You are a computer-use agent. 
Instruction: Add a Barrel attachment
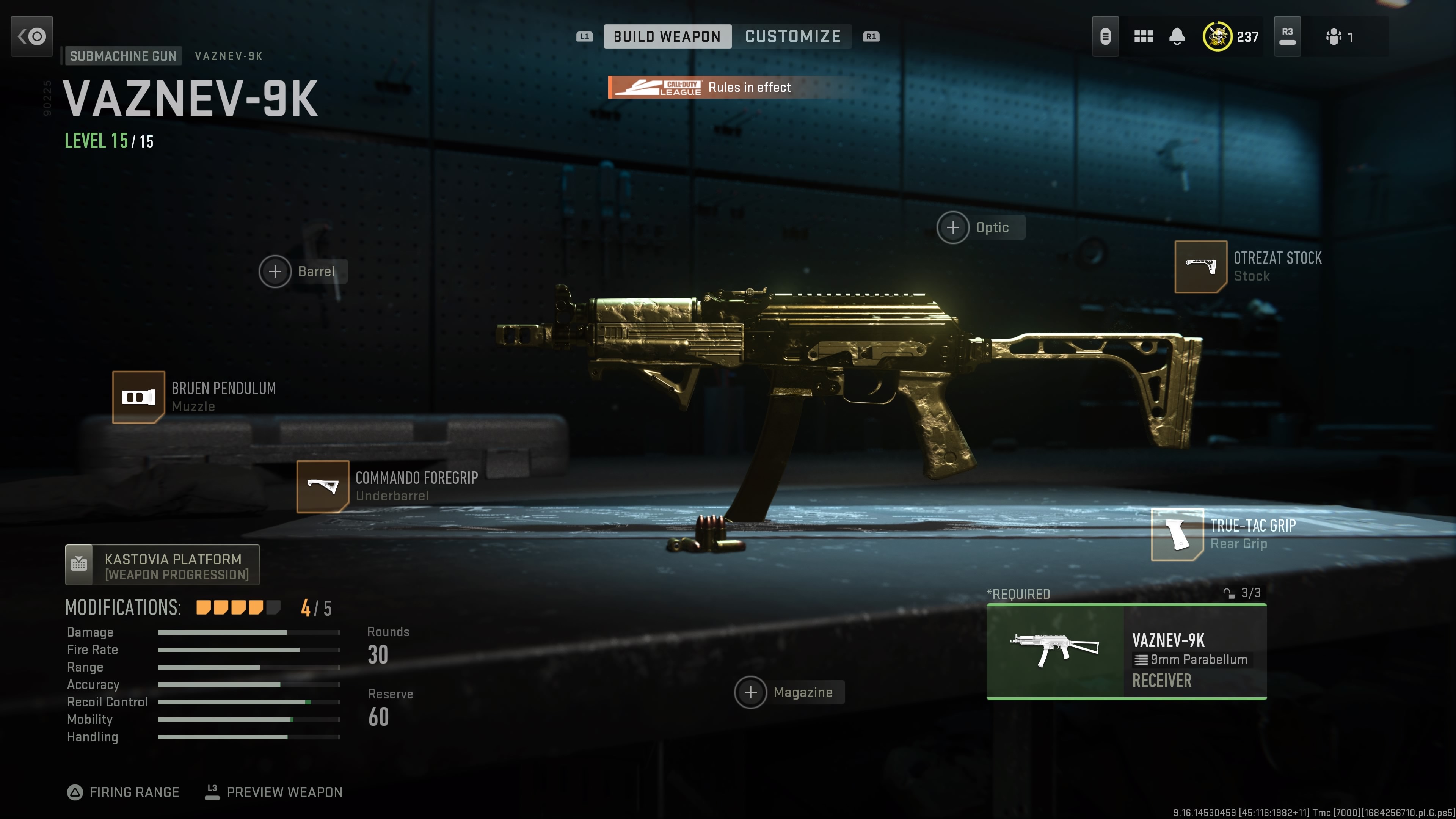point(275,272)
